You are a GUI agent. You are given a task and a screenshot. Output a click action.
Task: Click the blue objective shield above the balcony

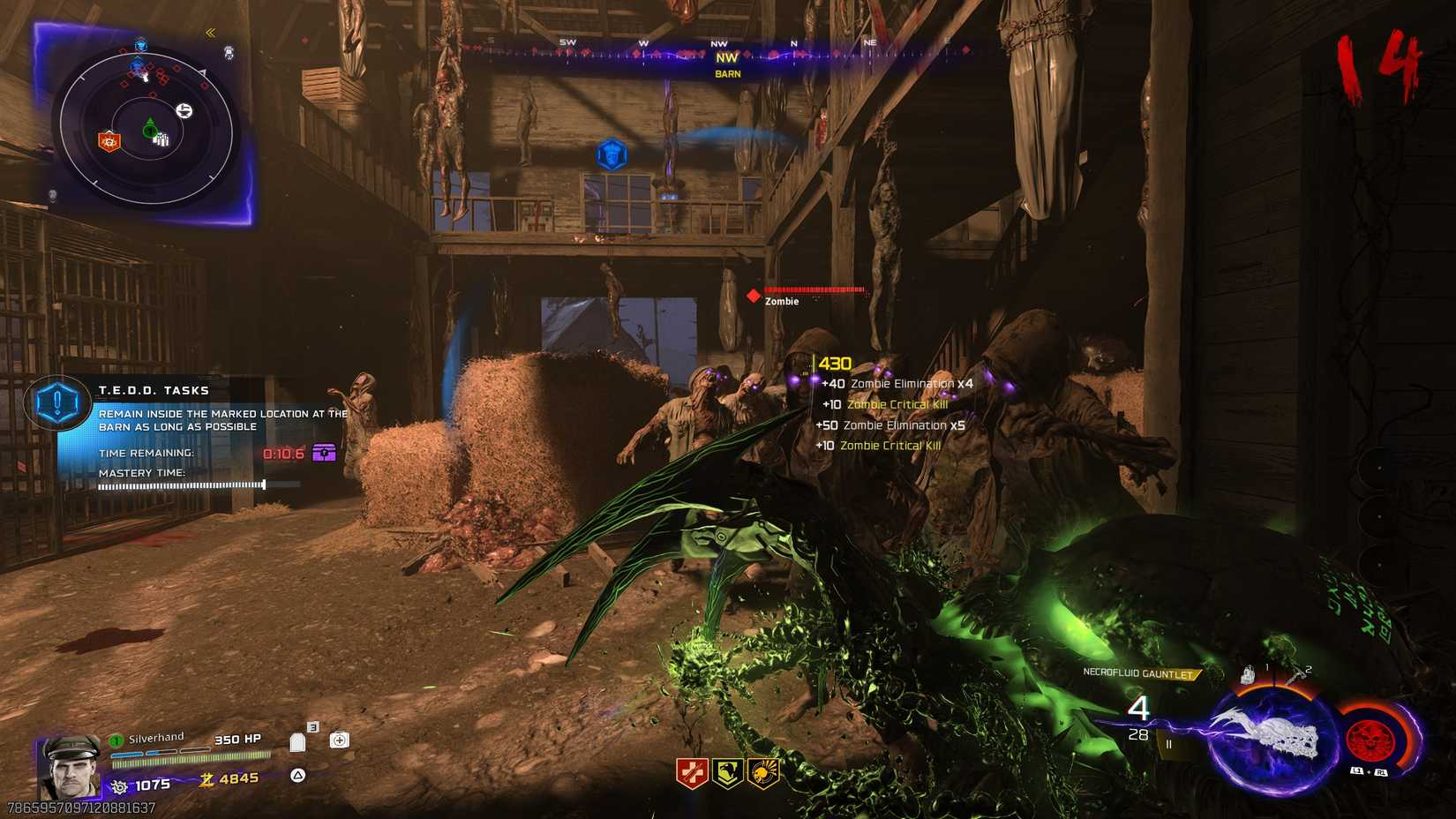tap(612, 154)
